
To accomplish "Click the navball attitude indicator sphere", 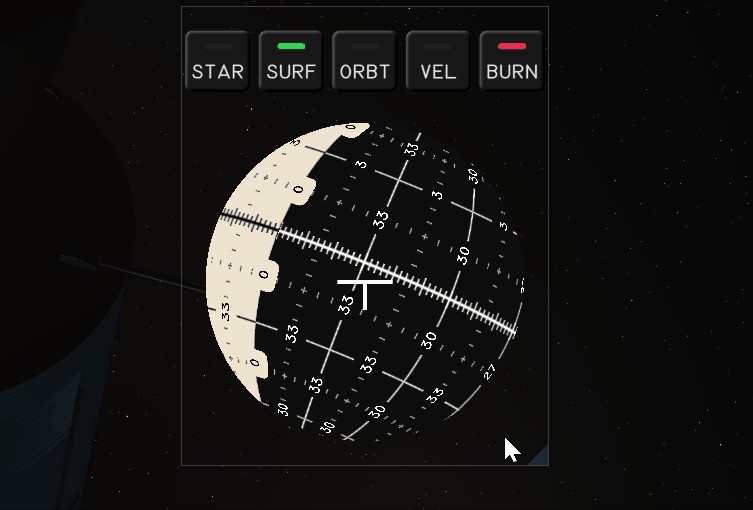I will coord(365,281).
